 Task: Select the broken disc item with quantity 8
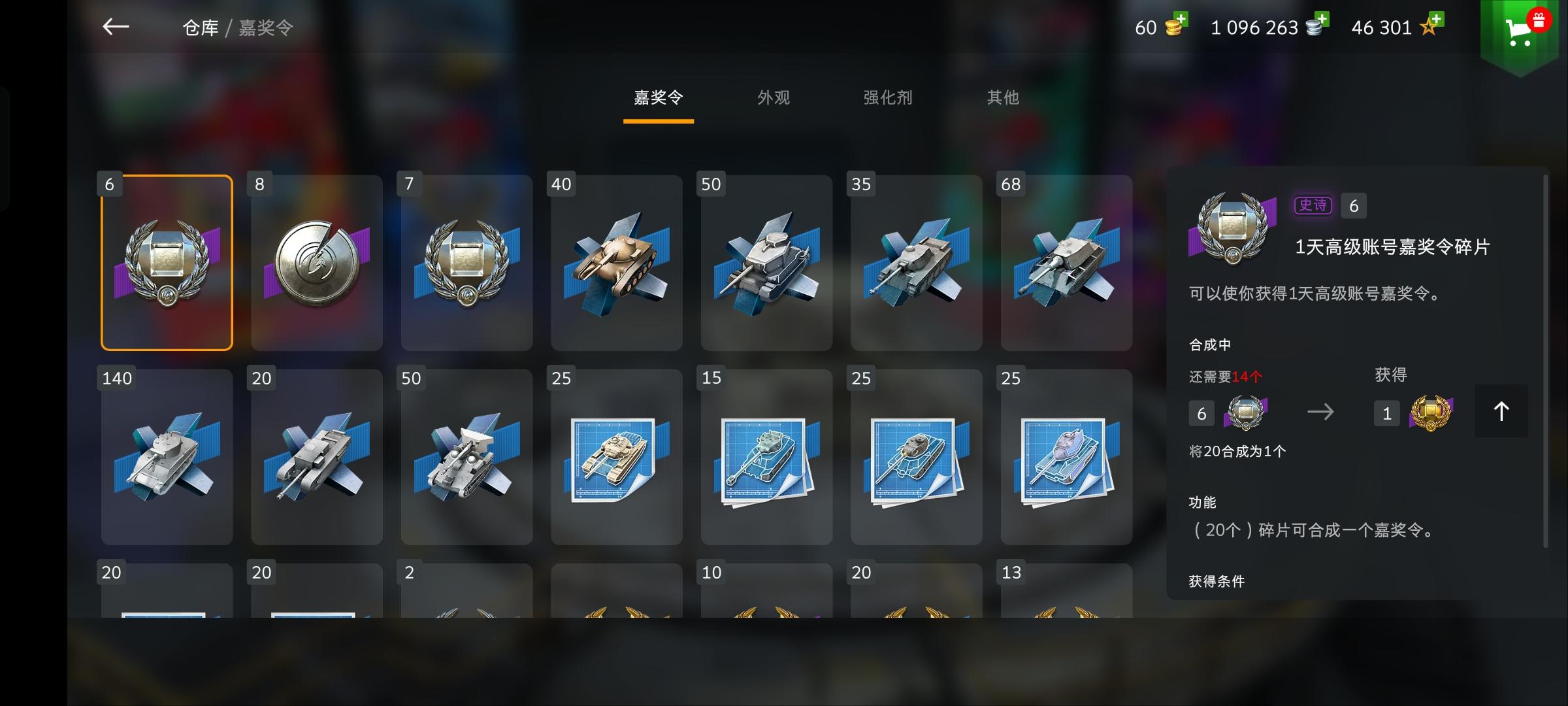pyautogui.click(x=316, y=263)
